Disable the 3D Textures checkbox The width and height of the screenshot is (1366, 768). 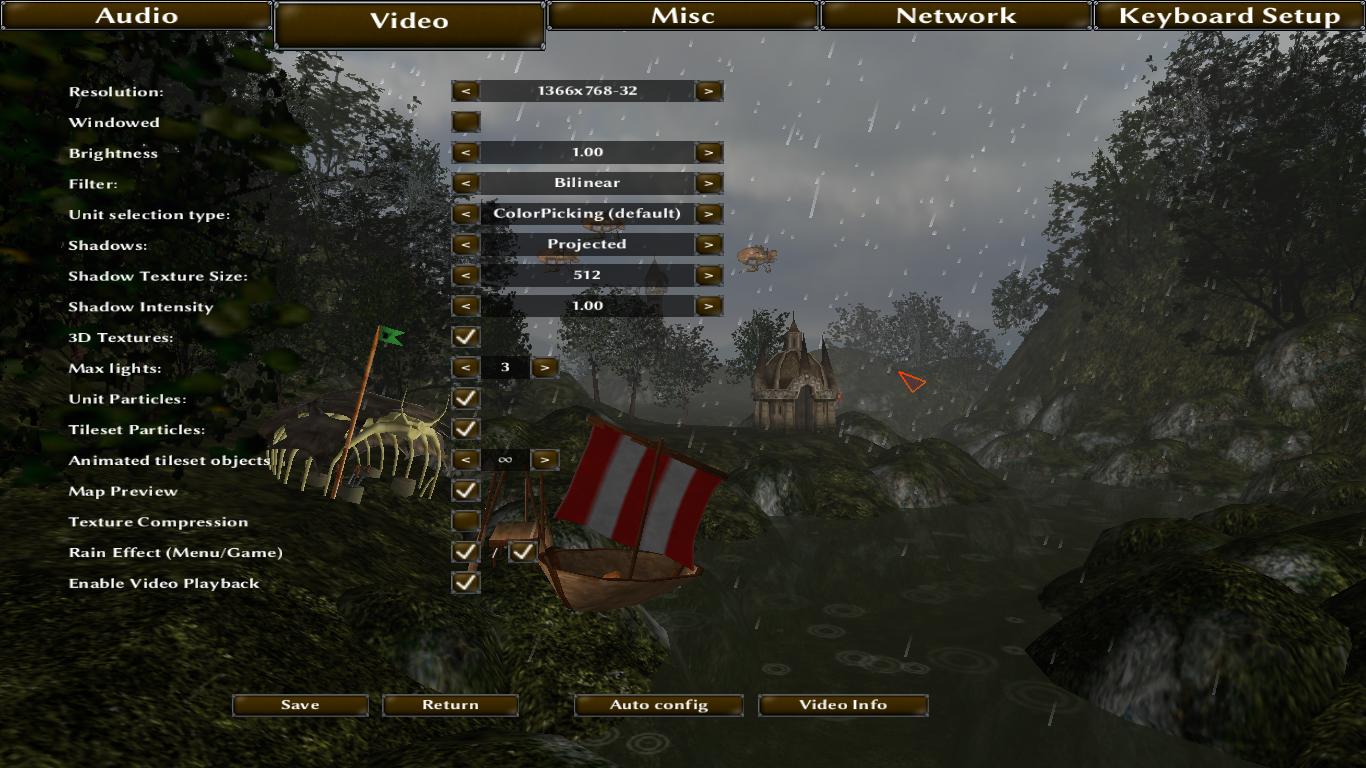[x=465, y=337]
